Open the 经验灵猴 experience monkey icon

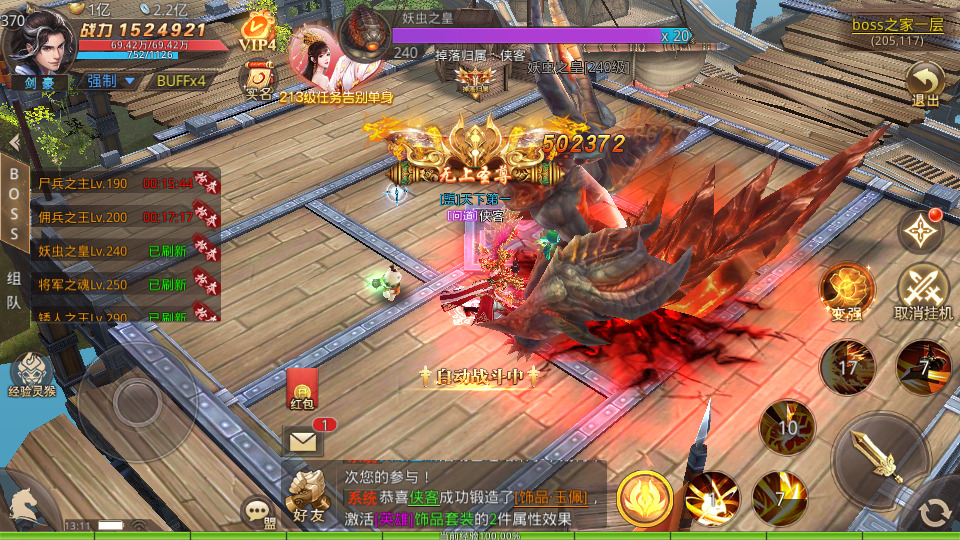coord(33,375)
